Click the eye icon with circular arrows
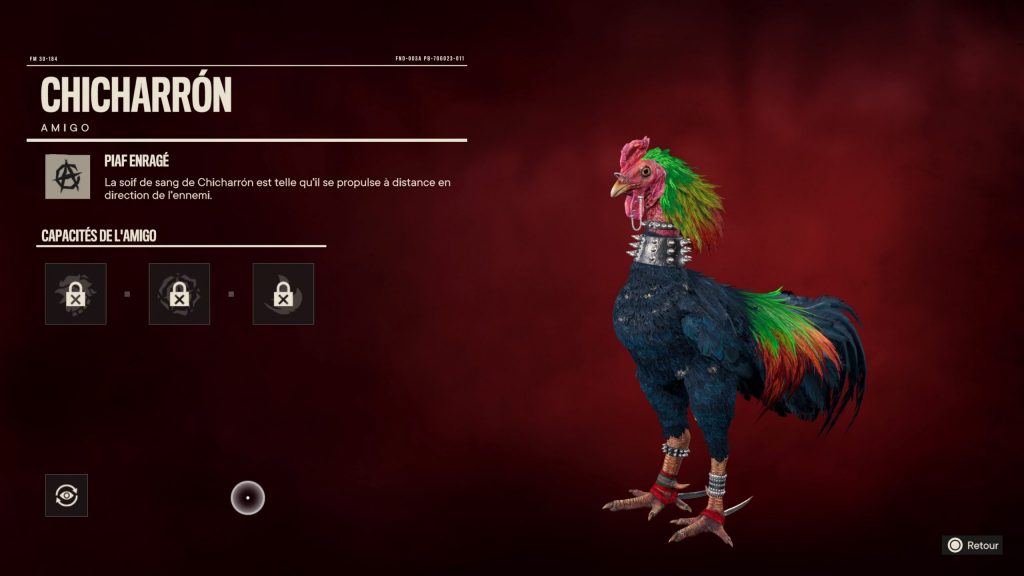 pyautogui.click(x=66, y=495)
